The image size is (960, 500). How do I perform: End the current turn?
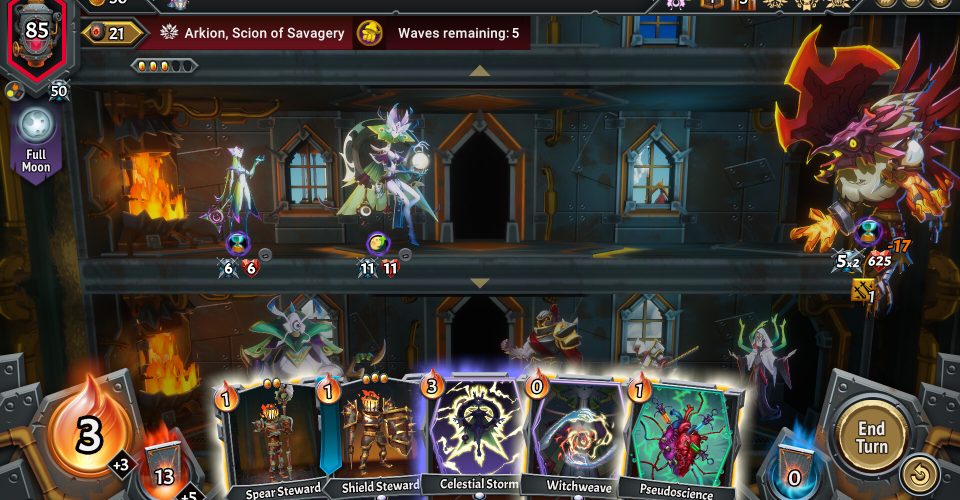[870, 436]
